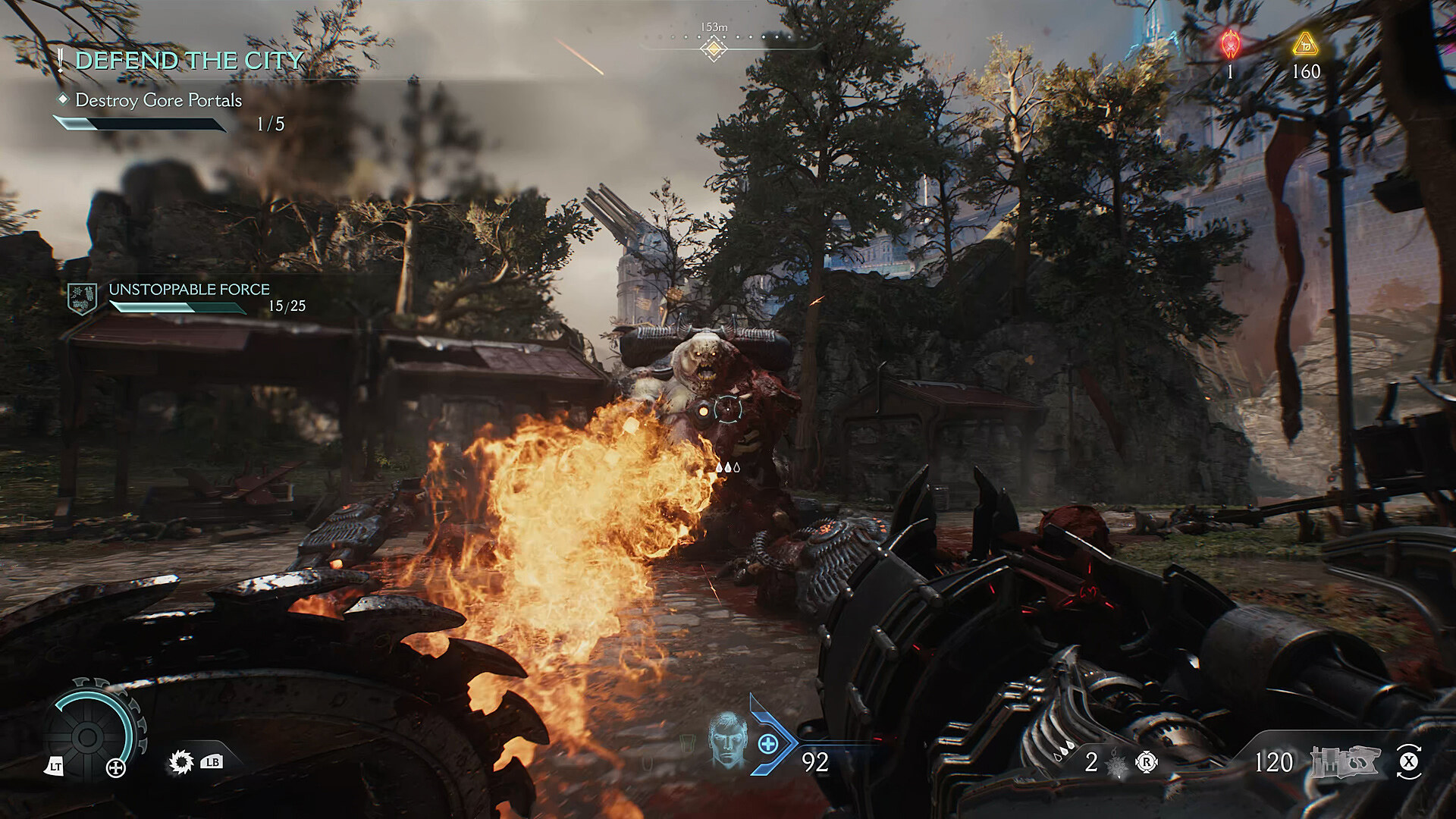Click the red demonic shield icon
Screen dimensions: 1456x819
(1230, 44)
